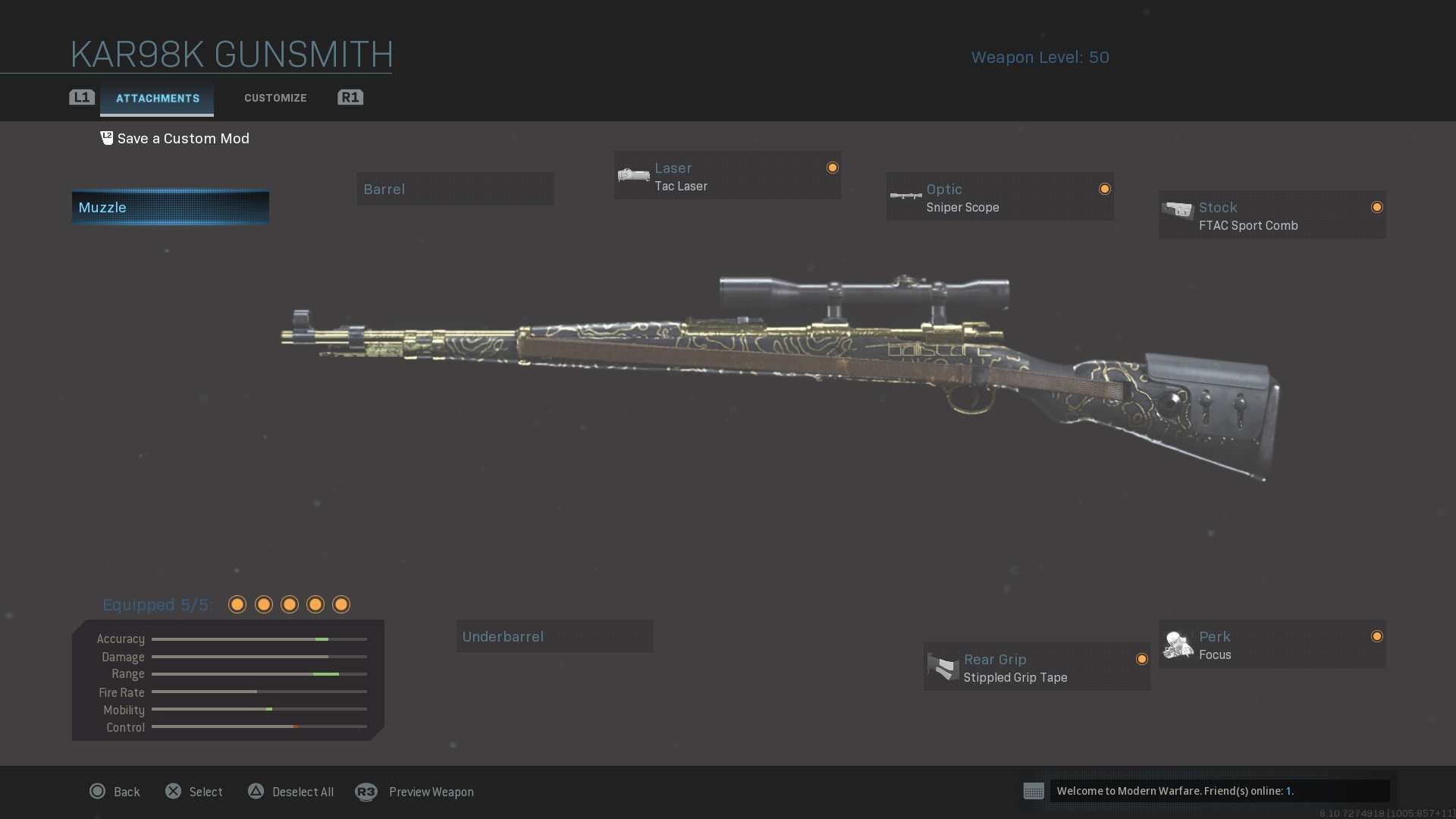Open the Stock slot with FTAC Sport Comb
This screenshot has width=1456, height=819.
[1272, 216]
